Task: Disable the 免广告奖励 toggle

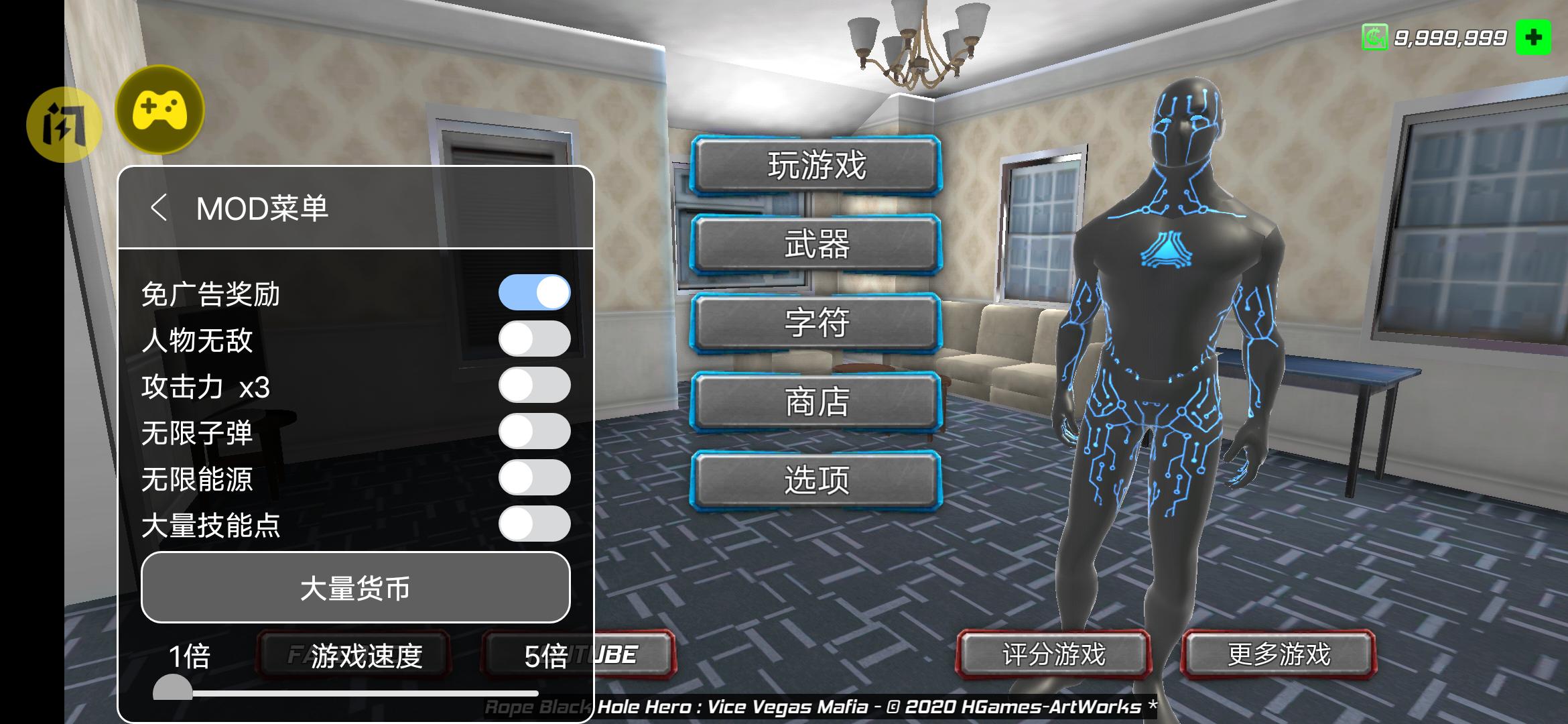Action: pos(535,292)
